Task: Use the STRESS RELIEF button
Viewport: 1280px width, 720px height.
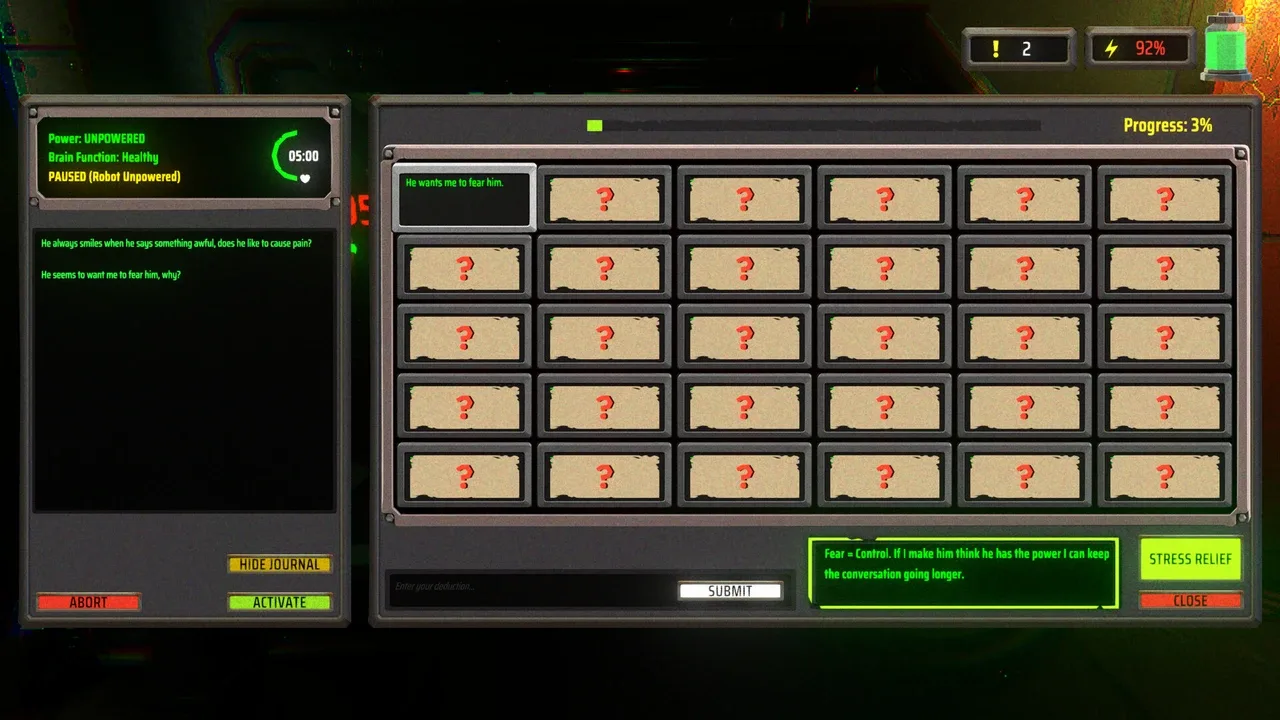Action: coord(1190,559)
